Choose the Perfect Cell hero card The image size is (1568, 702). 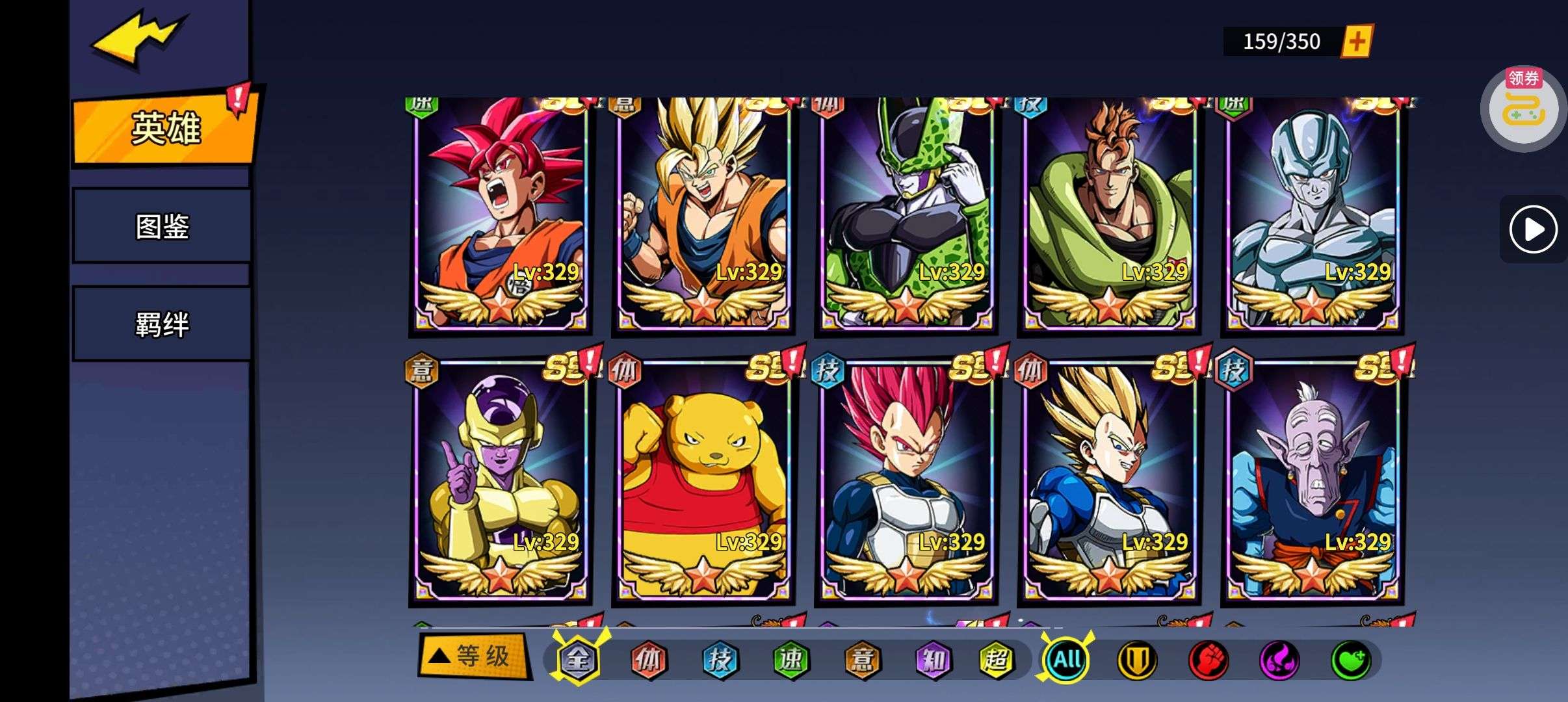pos(907,214)
